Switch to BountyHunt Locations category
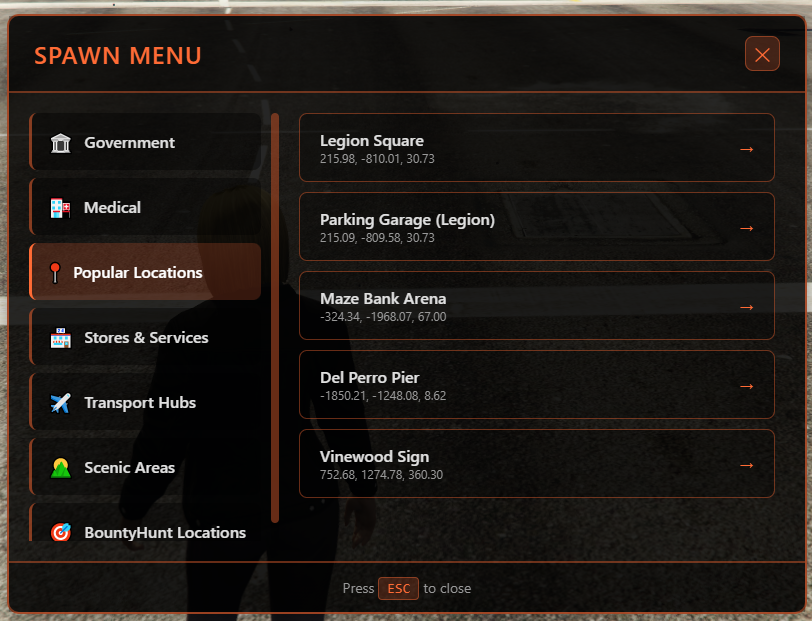This screenshot has height=621, width=812. click(146, 530)
